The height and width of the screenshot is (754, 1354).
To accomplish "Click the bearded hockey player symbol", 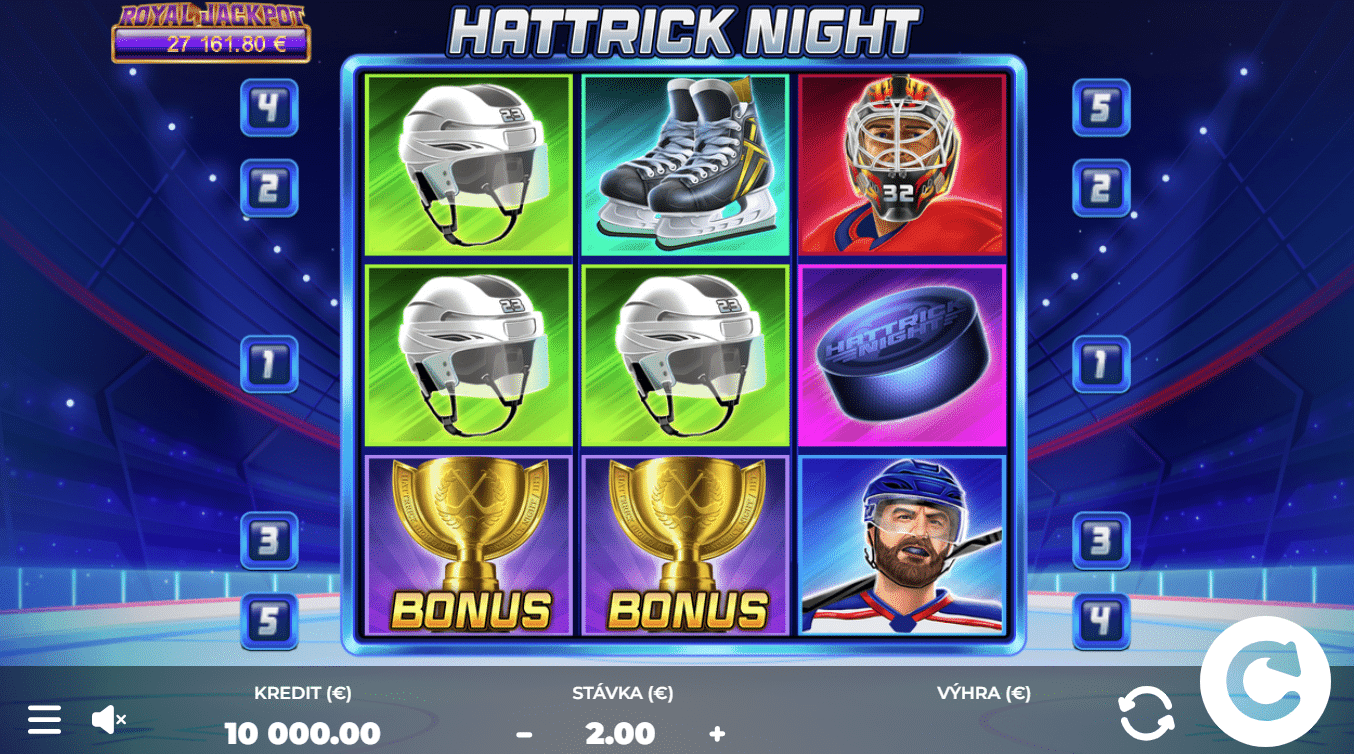I will [x=901, y=545].
